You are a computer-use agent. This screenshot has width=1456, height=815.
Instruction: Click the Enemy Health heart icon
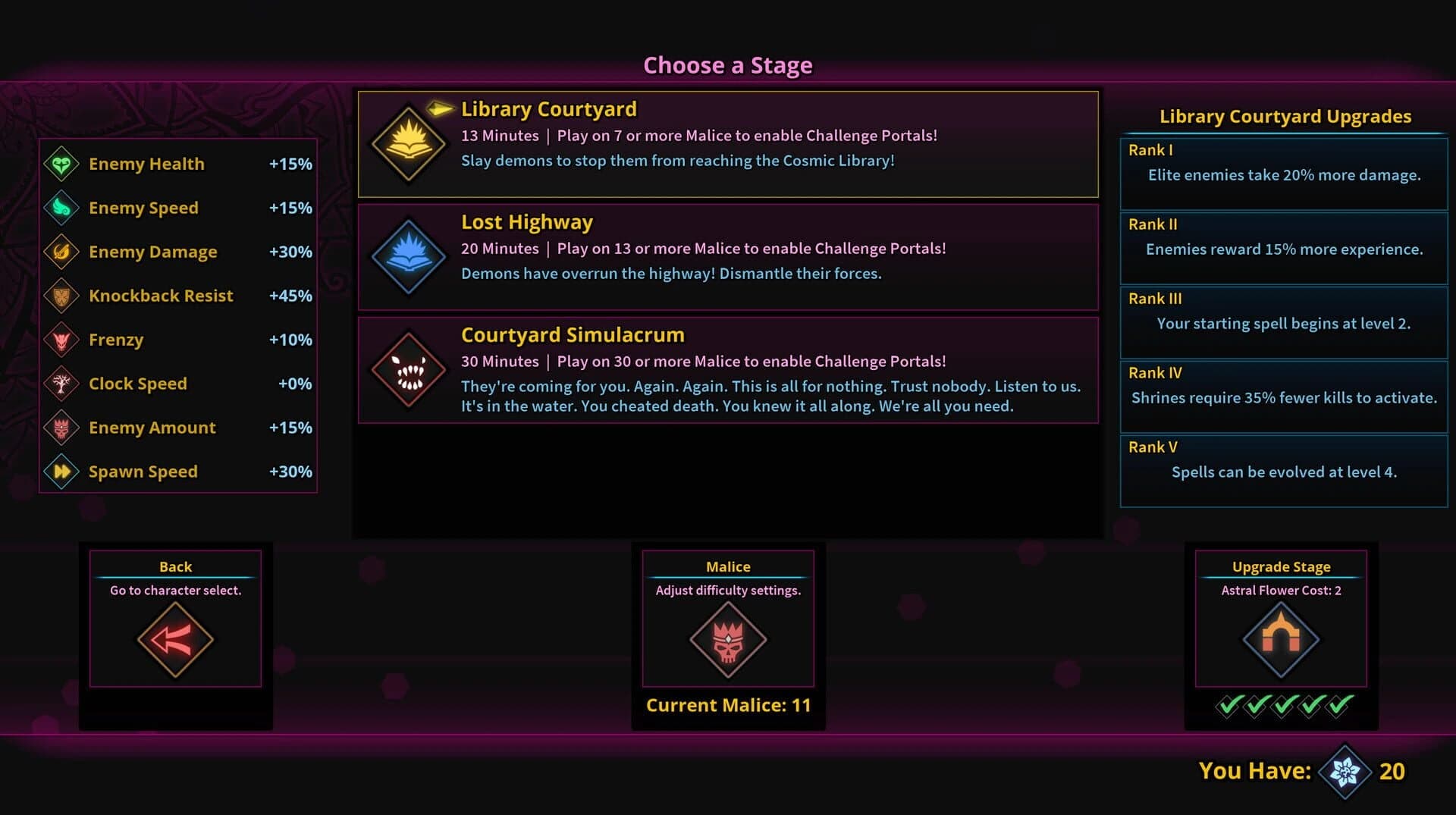(63, 164)
